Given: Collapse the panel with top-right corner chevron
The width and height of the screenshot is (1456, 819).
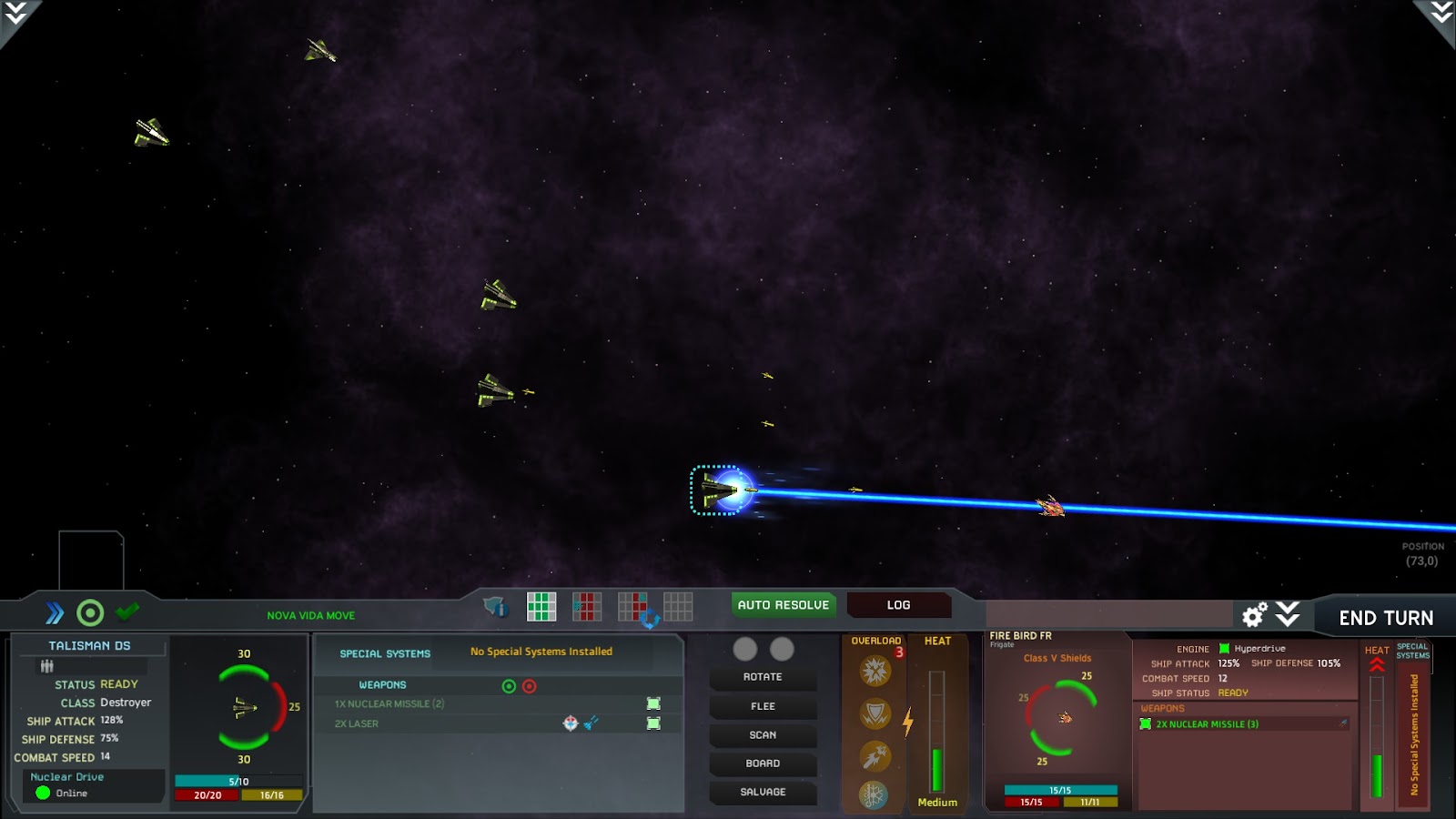Looking at the screenshot, I should pos(1441,13).
